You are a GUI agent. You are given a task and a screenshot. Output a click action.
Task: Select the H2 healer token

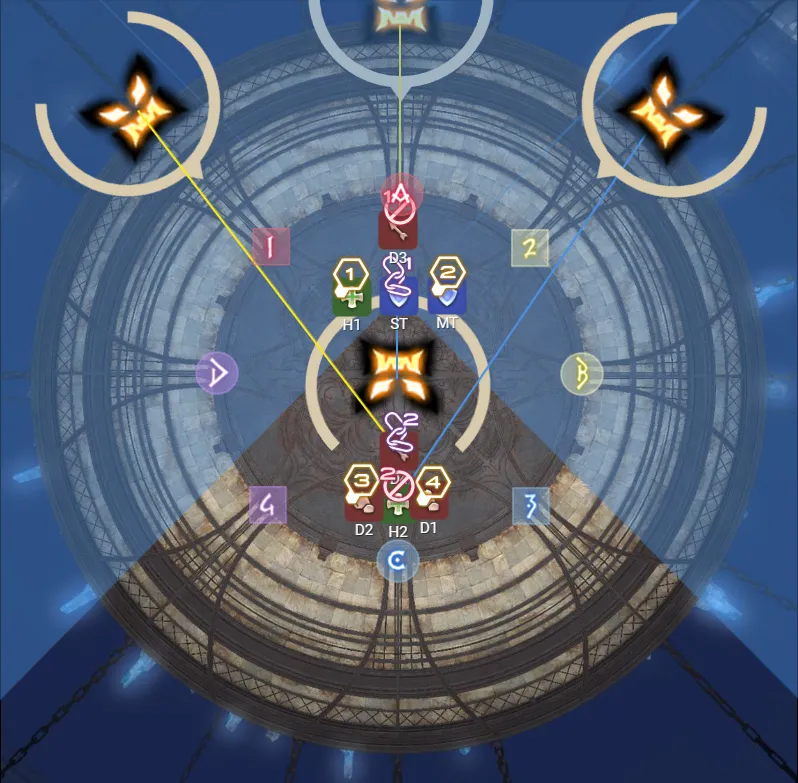click(398, 507)
